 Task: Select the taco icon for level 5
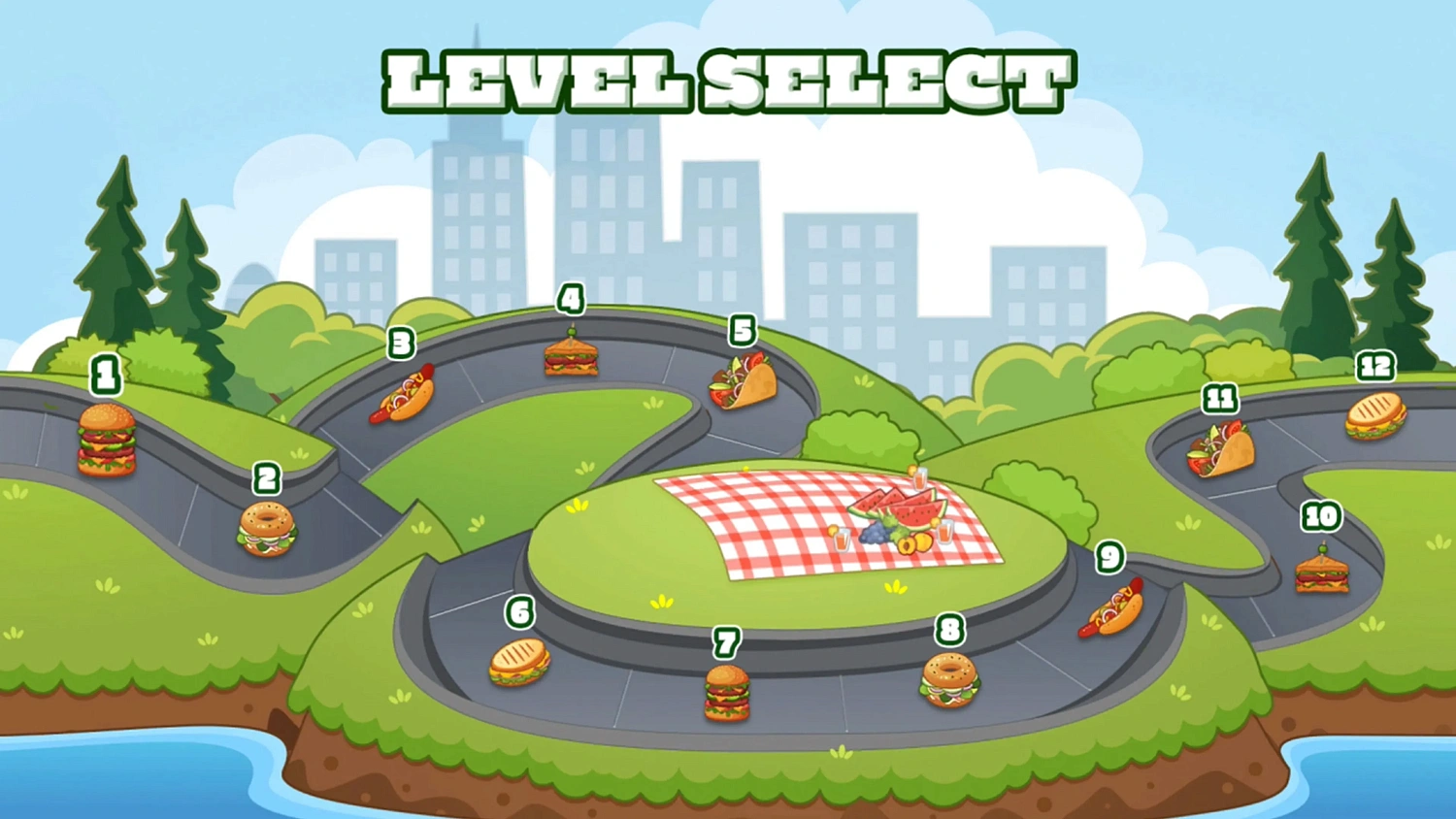click(743, 380)
